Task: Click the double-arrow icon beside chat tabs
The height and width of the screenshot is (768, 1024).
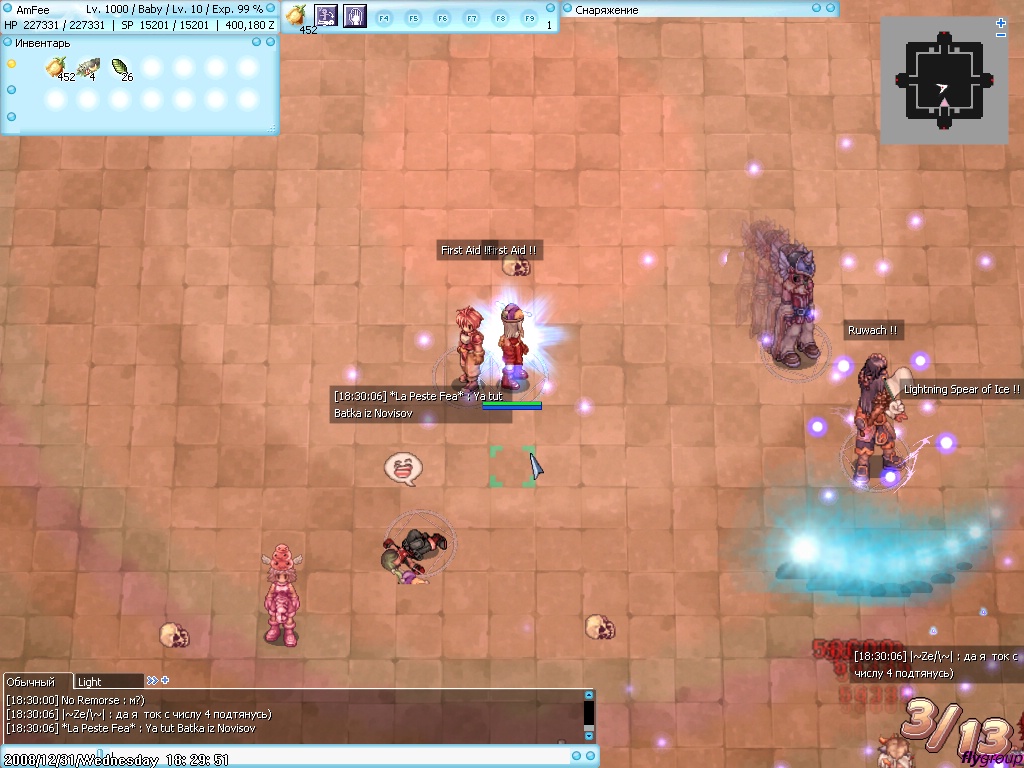Action: click(152, 681)
